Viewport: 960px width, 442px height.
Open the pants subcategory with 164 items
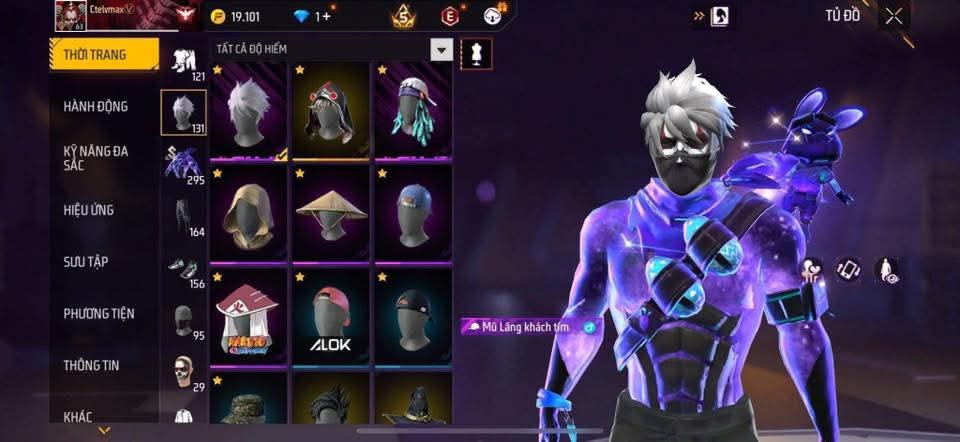click(183, 215)
